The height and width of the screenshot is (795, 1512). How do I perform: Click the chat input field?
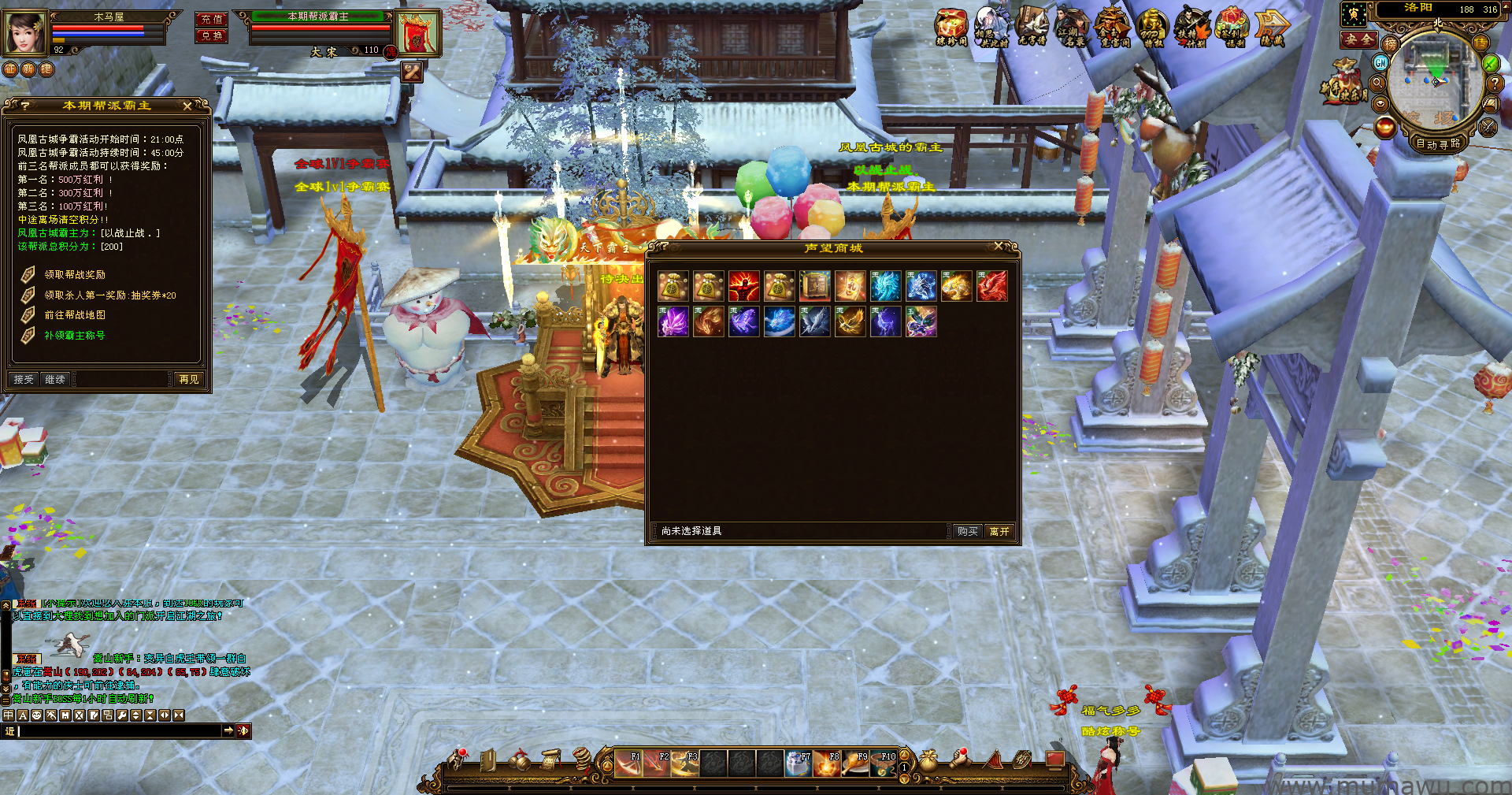point(118,731)
